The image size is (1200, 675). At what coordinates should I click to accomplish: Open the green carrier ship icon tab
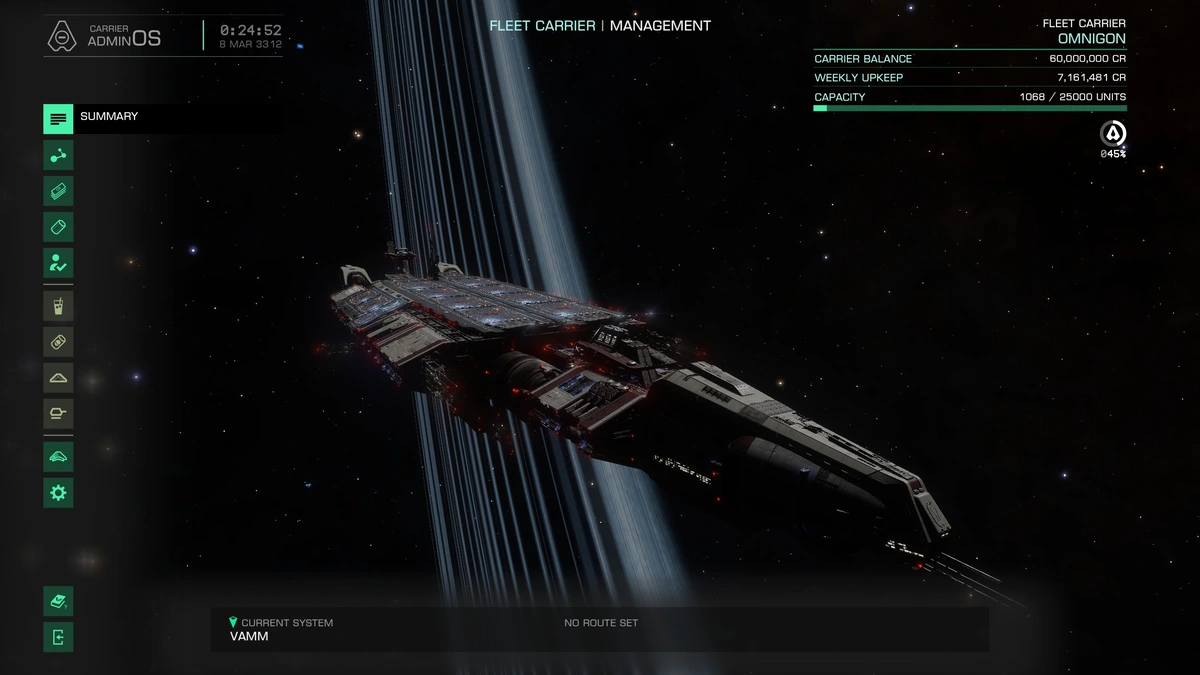coord(58,457)
